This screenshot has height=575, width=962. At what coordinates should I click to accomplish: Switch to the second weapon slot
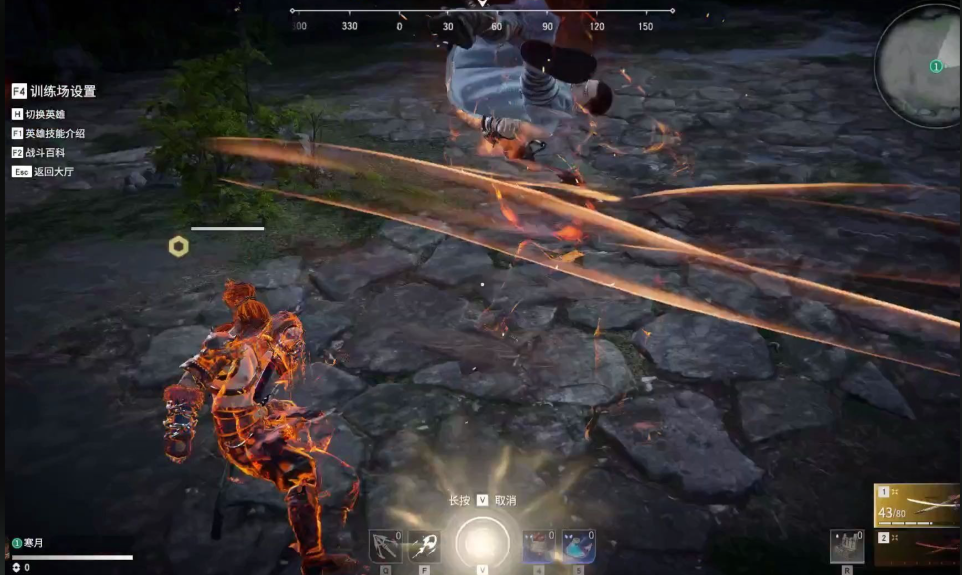pyautogui.click(x=916, y=548)
